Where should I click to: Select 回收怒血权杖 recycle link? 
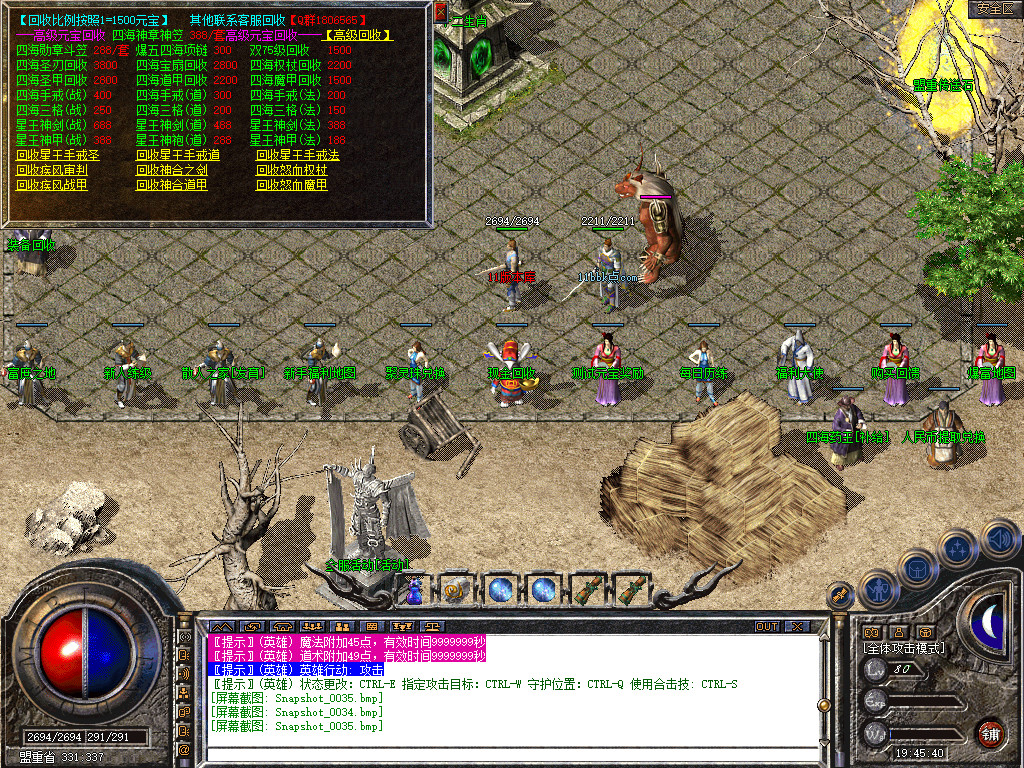[292, 170]
